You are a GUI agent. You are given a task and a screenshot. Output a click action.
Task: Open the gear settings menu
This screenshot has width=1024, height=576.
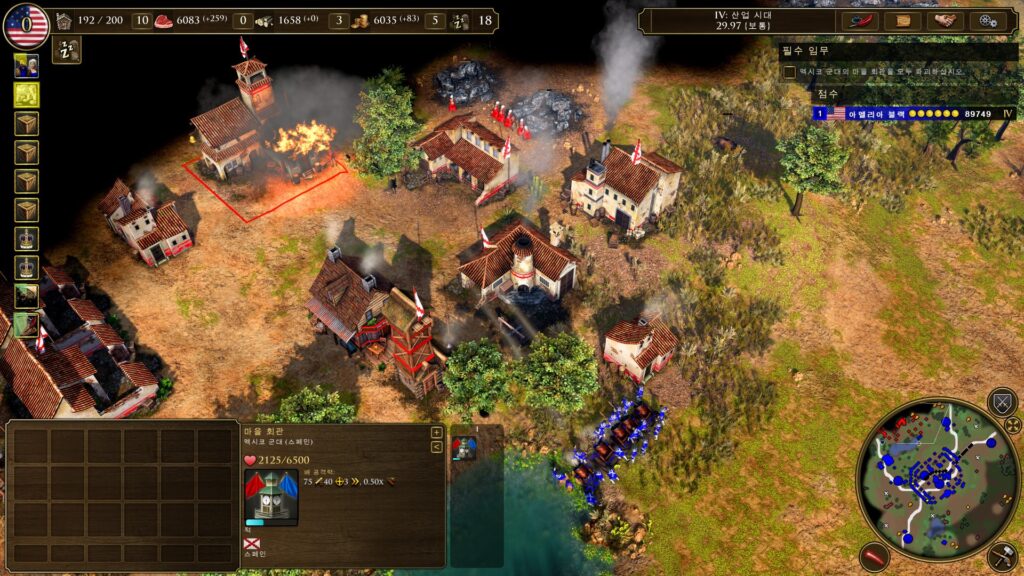click(x=988, y=20)
